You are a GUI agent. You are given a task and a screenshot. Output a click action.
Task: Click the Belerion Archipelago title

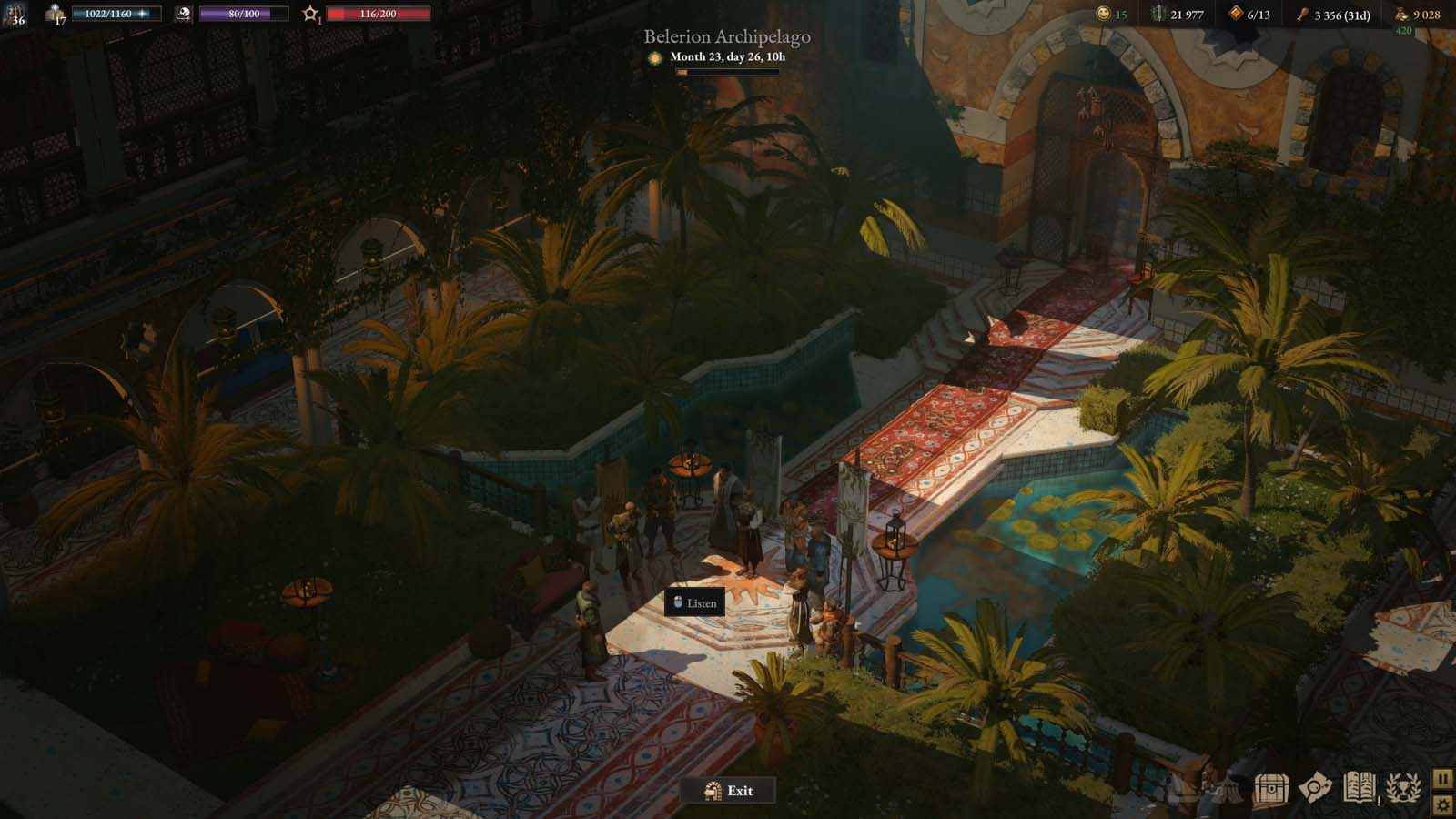point(728,36)
